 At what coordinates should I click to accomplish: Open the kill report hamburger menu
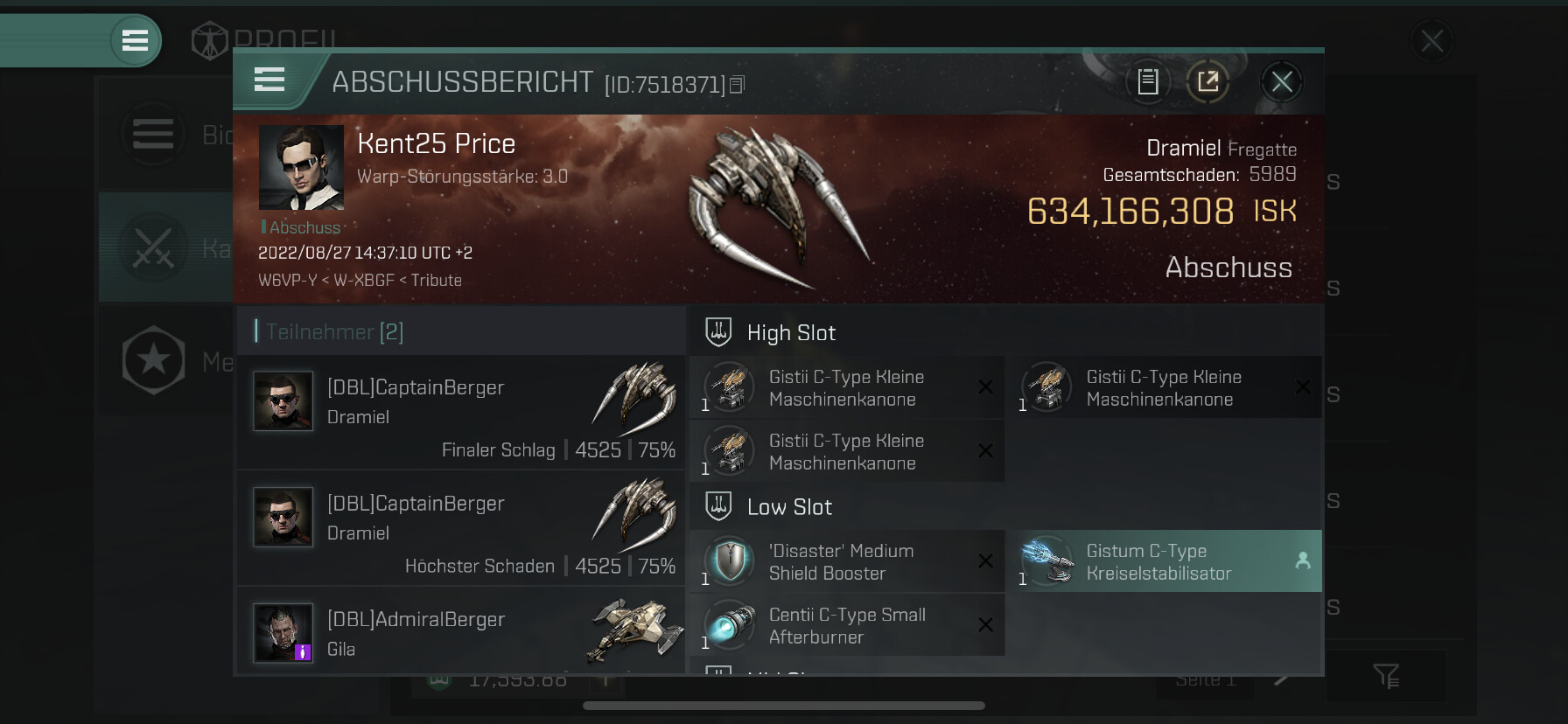(269, 80)
